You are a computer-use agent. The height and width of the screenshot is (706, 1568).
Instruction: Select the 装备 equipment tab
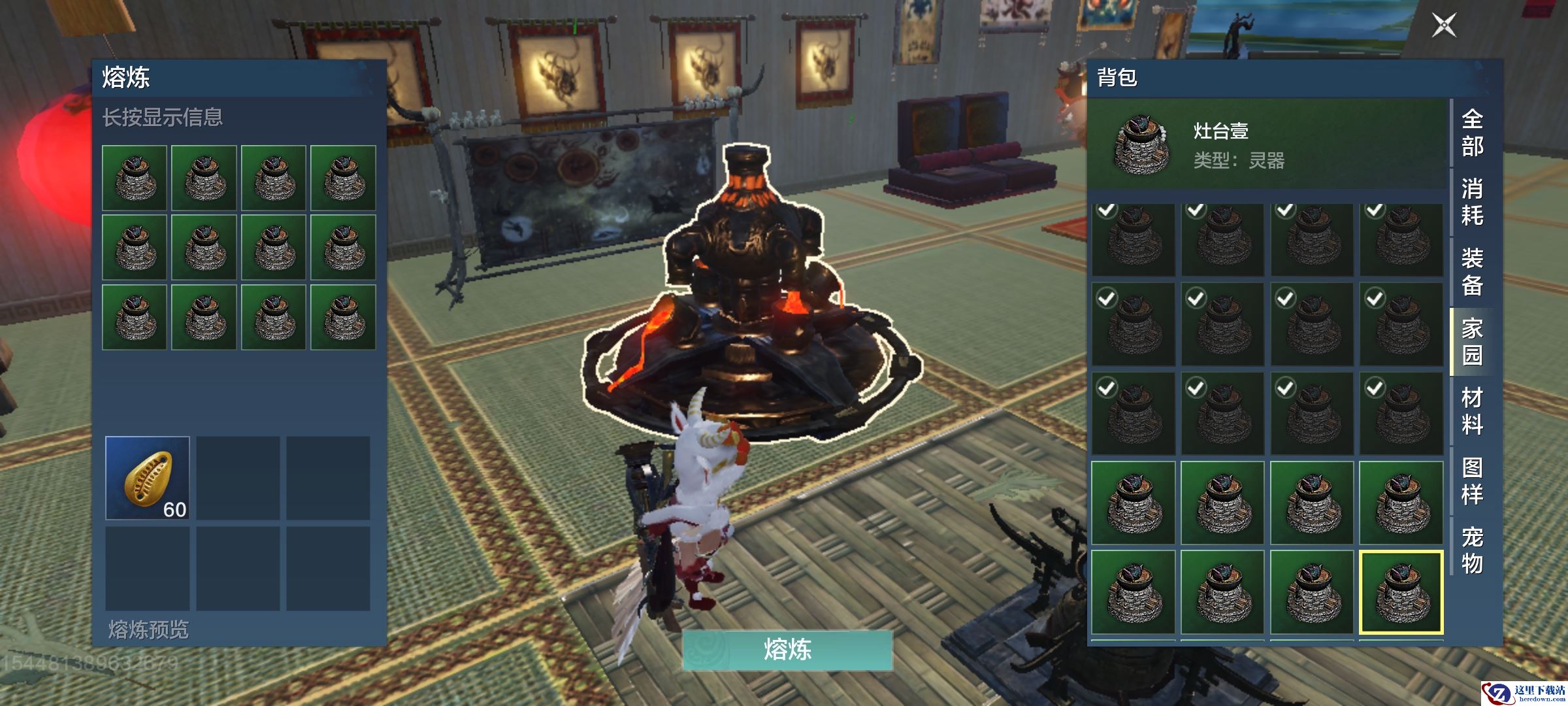coord(1472,272)
